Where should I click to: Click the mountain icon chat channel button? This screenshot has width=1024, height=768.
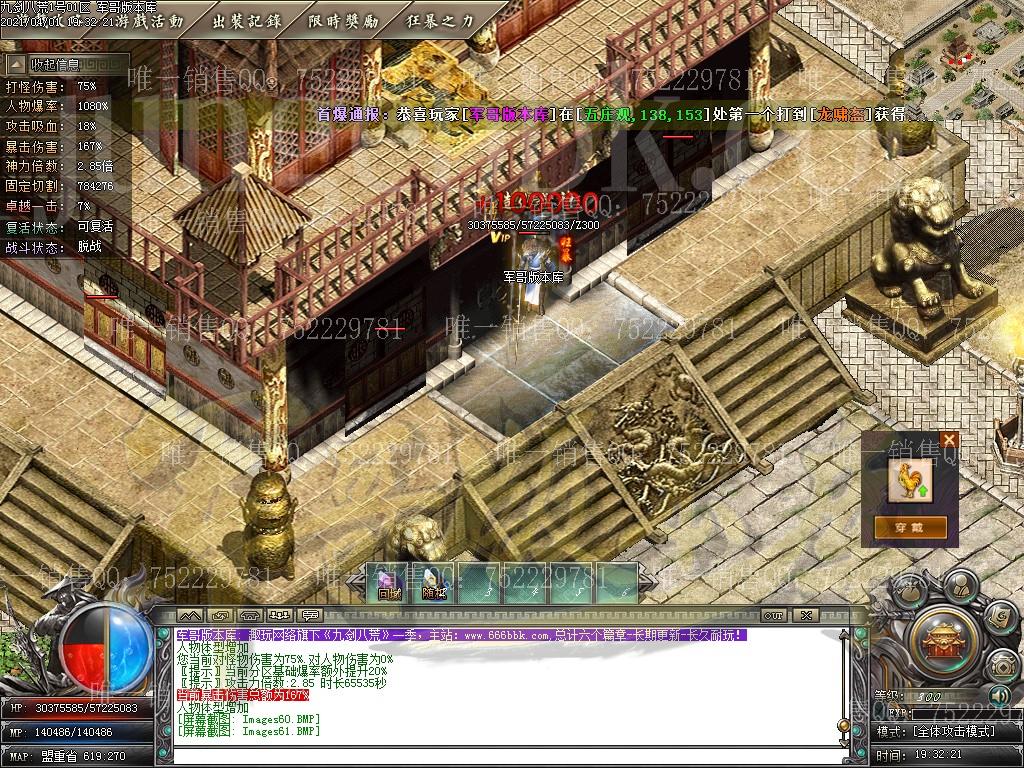[190, 615]
